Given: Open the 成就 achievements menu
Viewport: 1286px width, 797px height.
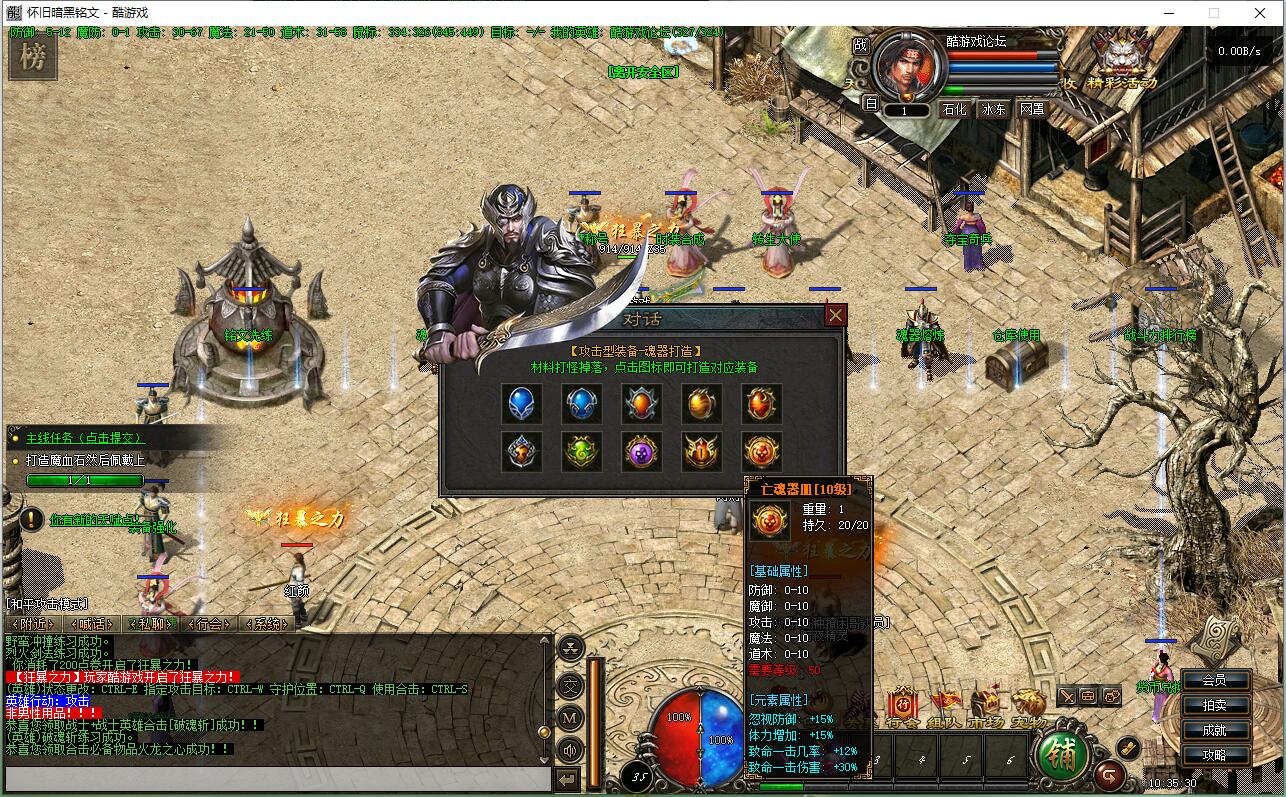Looking at the screenshot, I should point(1214,730).
